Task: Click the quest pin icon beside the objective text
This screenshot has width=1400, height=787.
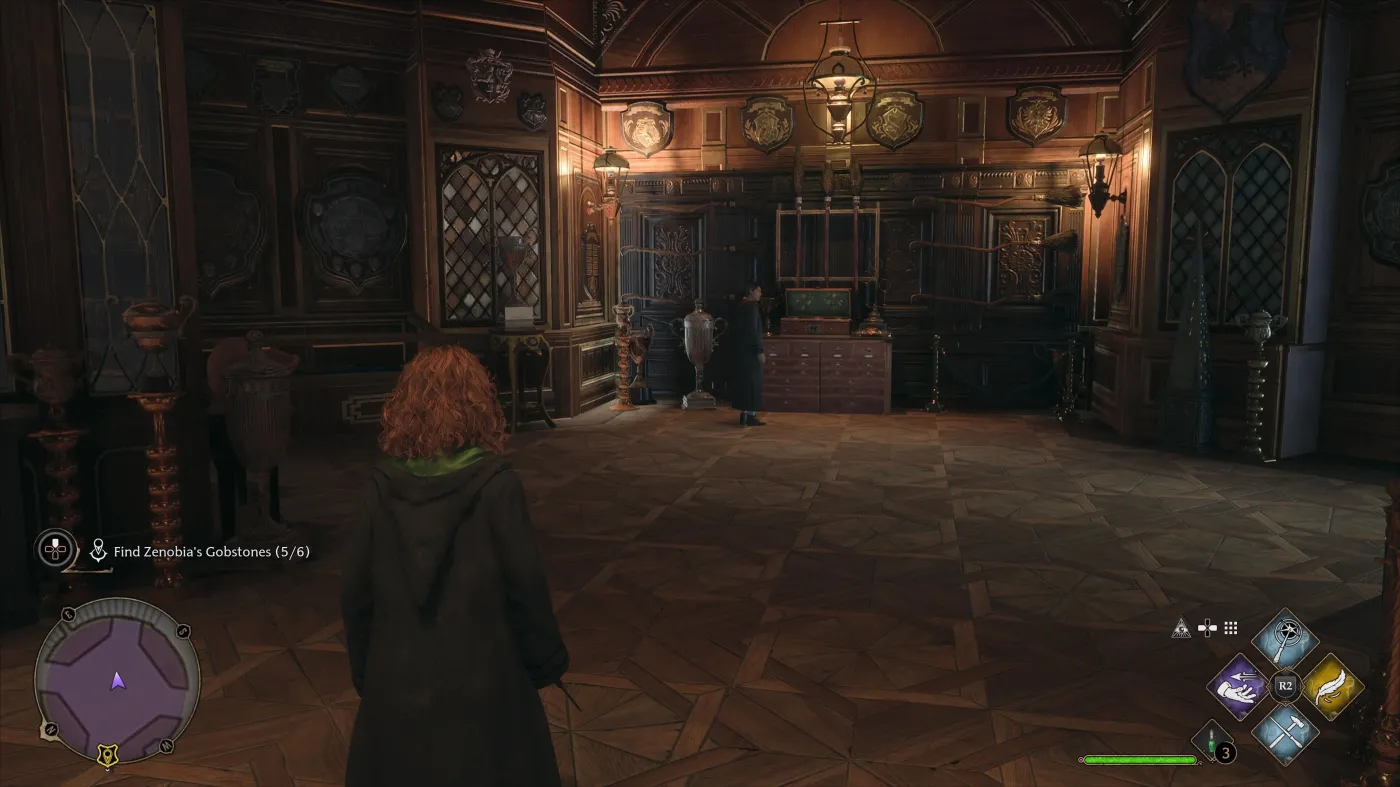Action: [97, 548]
